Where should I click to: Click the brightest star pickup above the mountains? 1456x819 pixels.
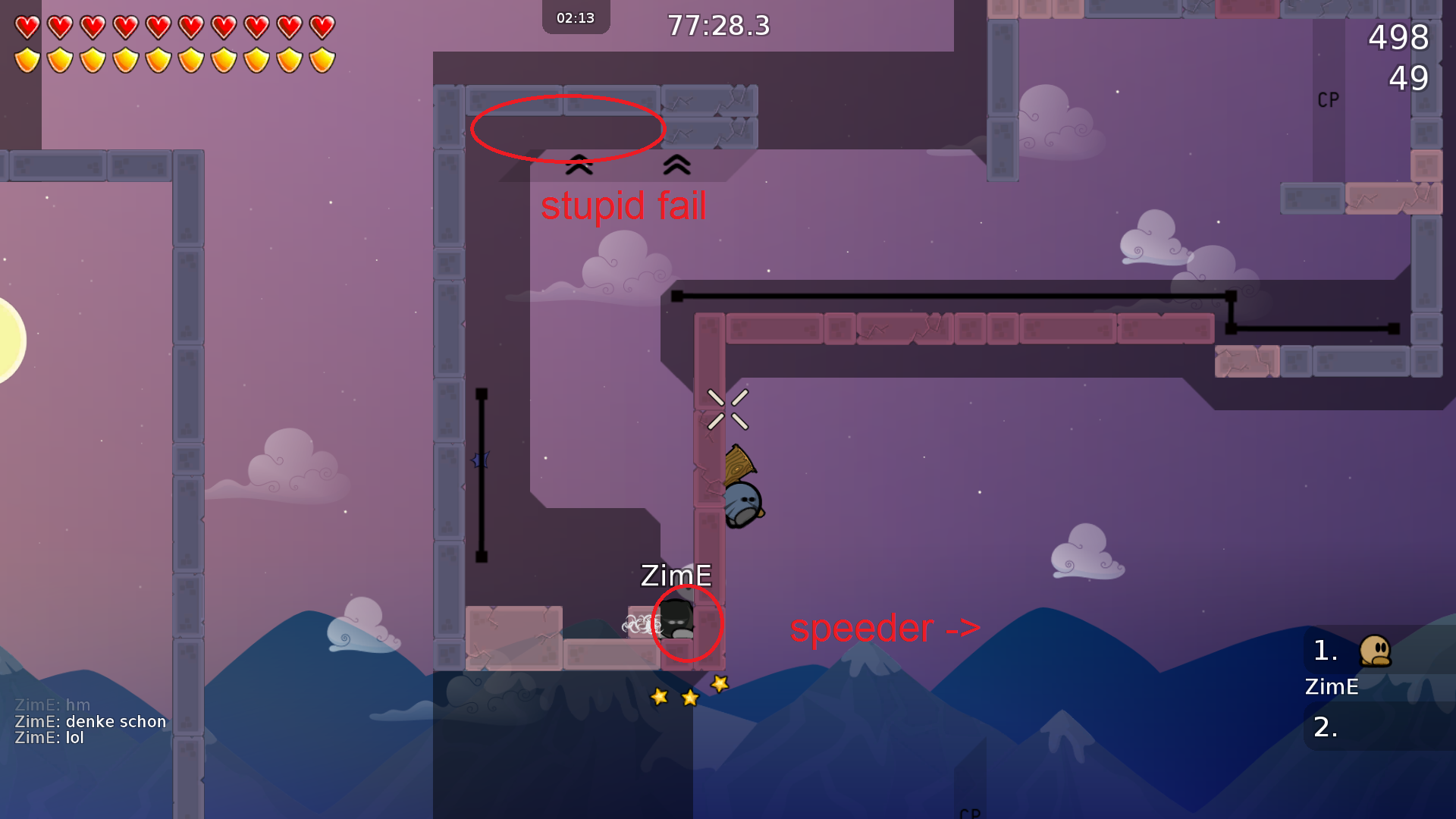click(x=717, y=685)
